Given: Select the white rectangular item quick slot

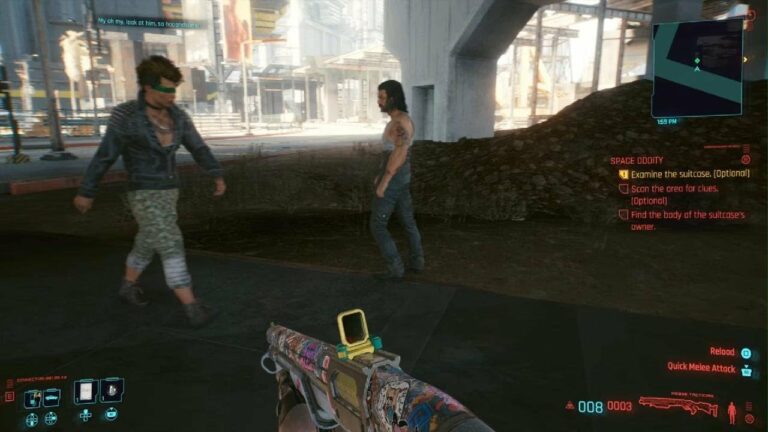Looking at the screenshot, I should point(85,390).
